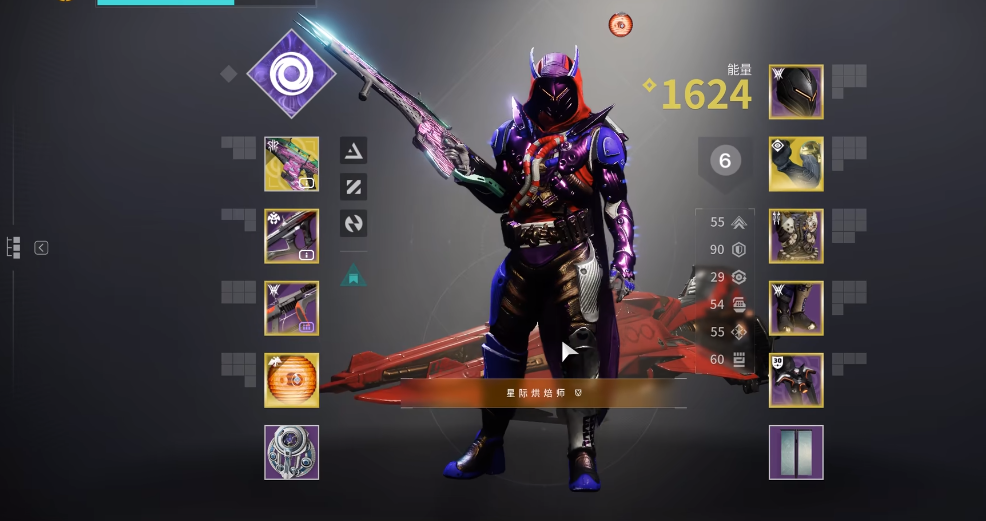Screen dimensions: 986x521
Task: Open the Hunter cloak class item slot
Action: point(796,380)
